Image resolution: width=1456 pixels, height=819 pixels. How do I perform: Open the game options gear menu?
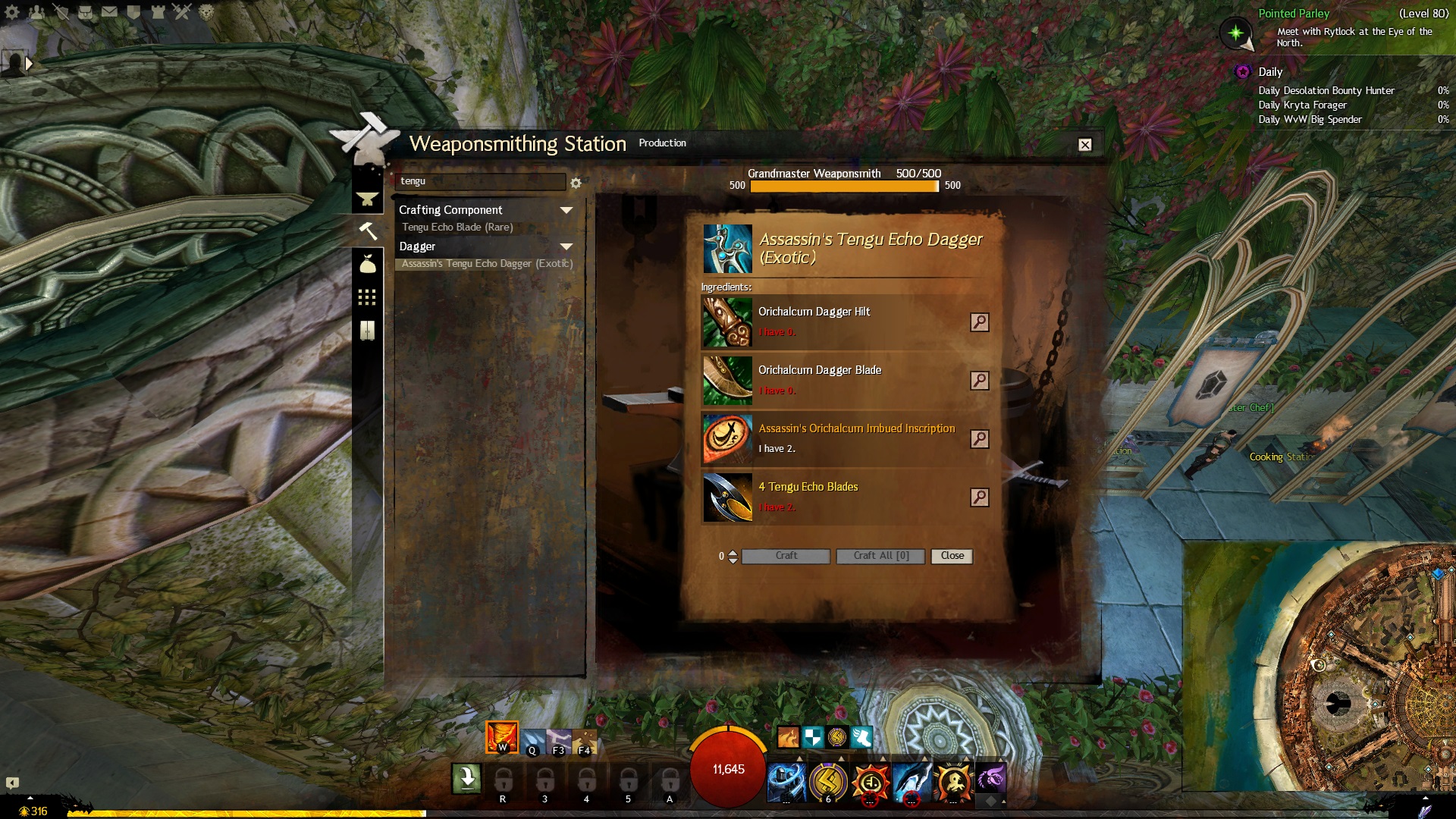pos(12,12)
